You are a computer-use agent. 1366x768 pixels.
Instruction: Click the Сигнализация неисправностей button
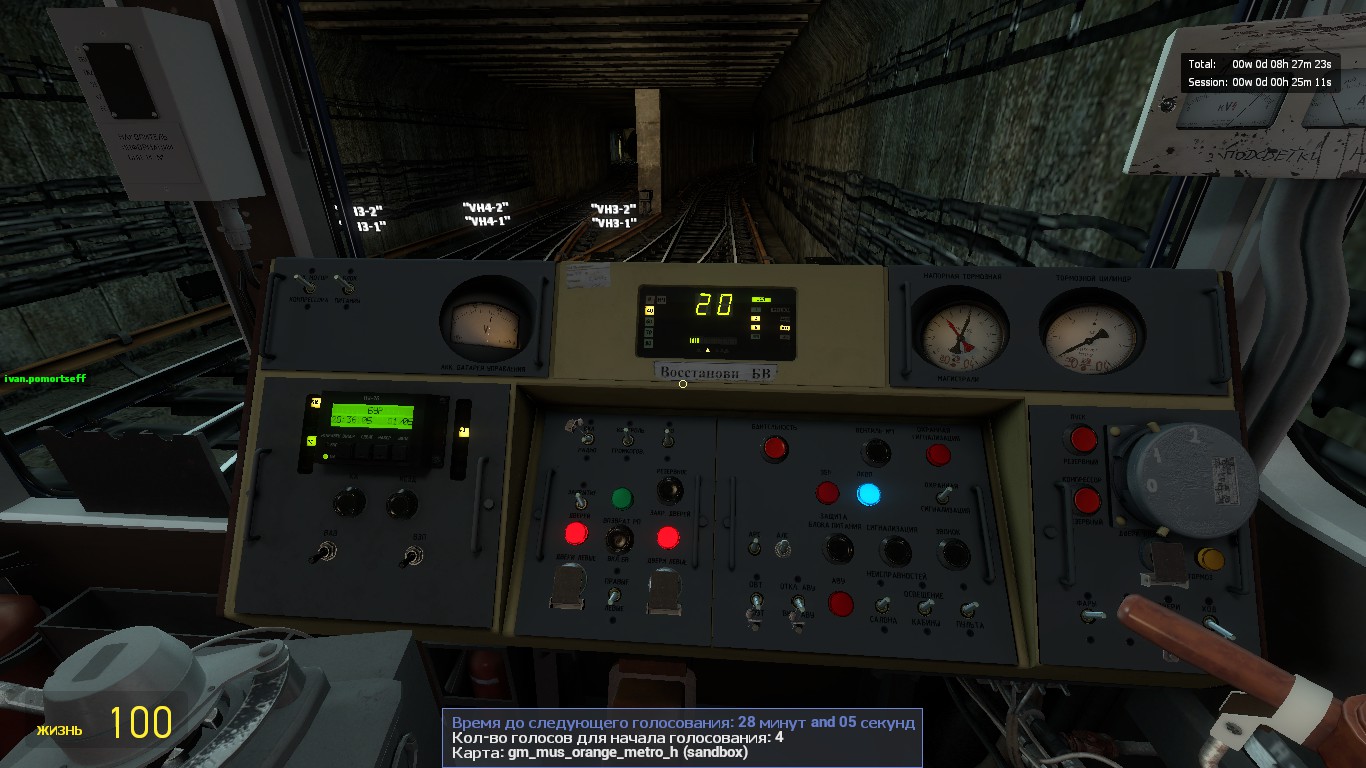pyautogui.click(x=895, y=550)
